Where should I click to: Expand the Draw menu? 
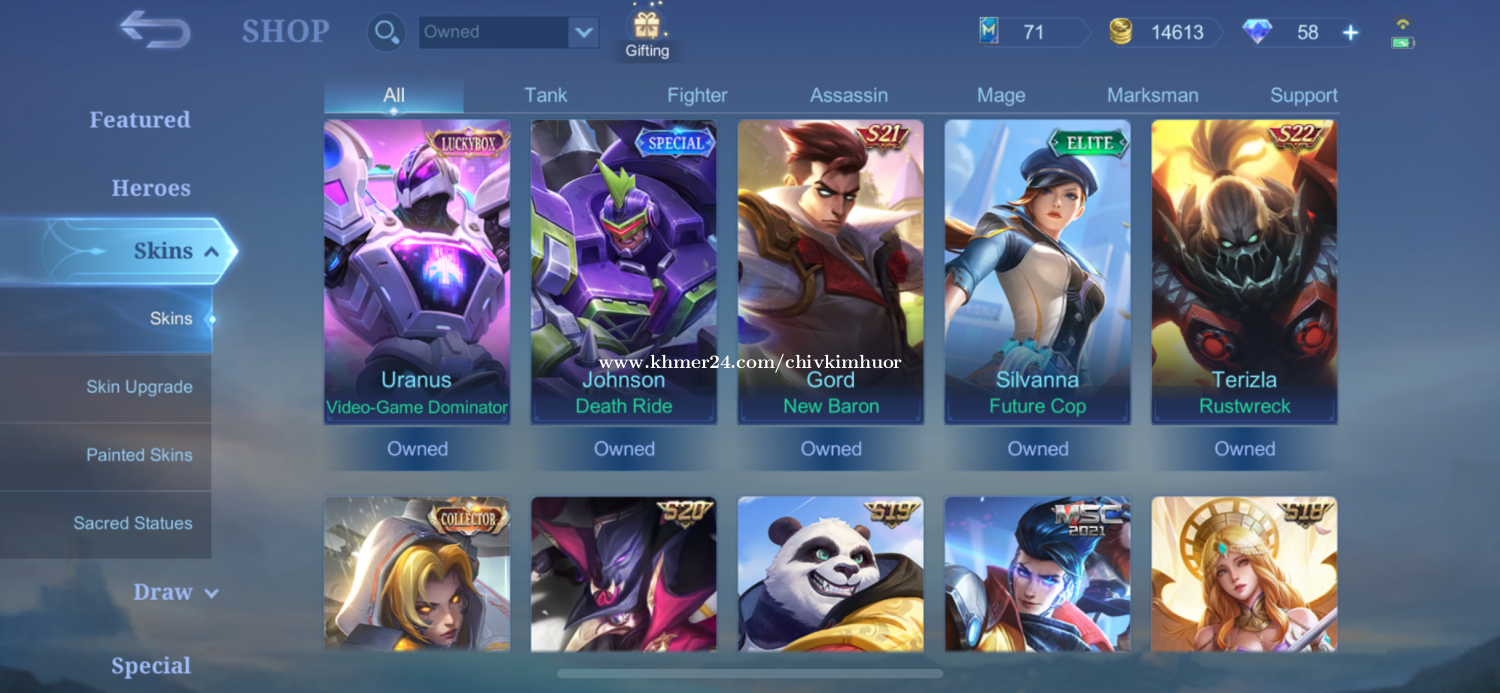tap(176, 592)
